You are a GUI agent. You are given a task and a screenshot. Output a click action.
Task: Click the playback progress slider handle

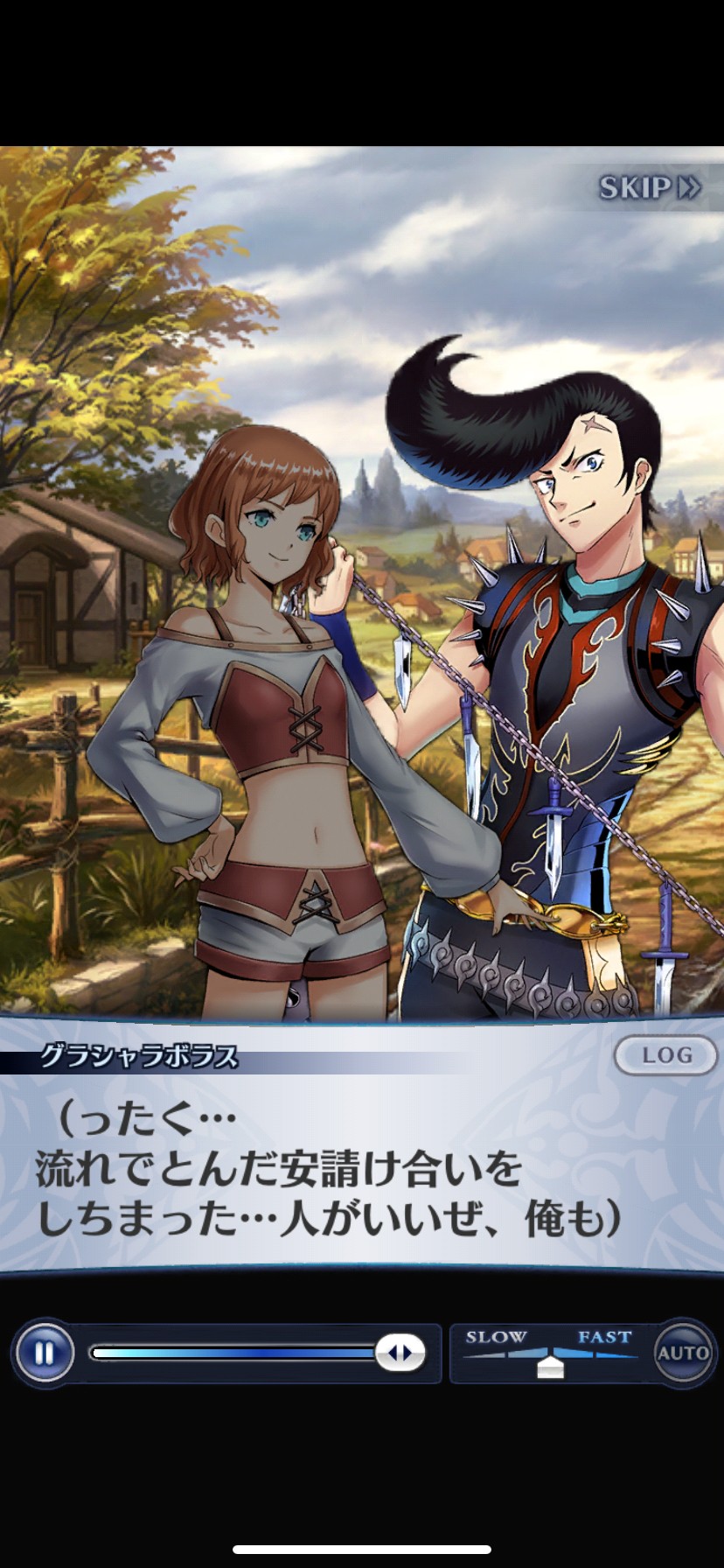pyautogui.click(x=400, y=1354)
